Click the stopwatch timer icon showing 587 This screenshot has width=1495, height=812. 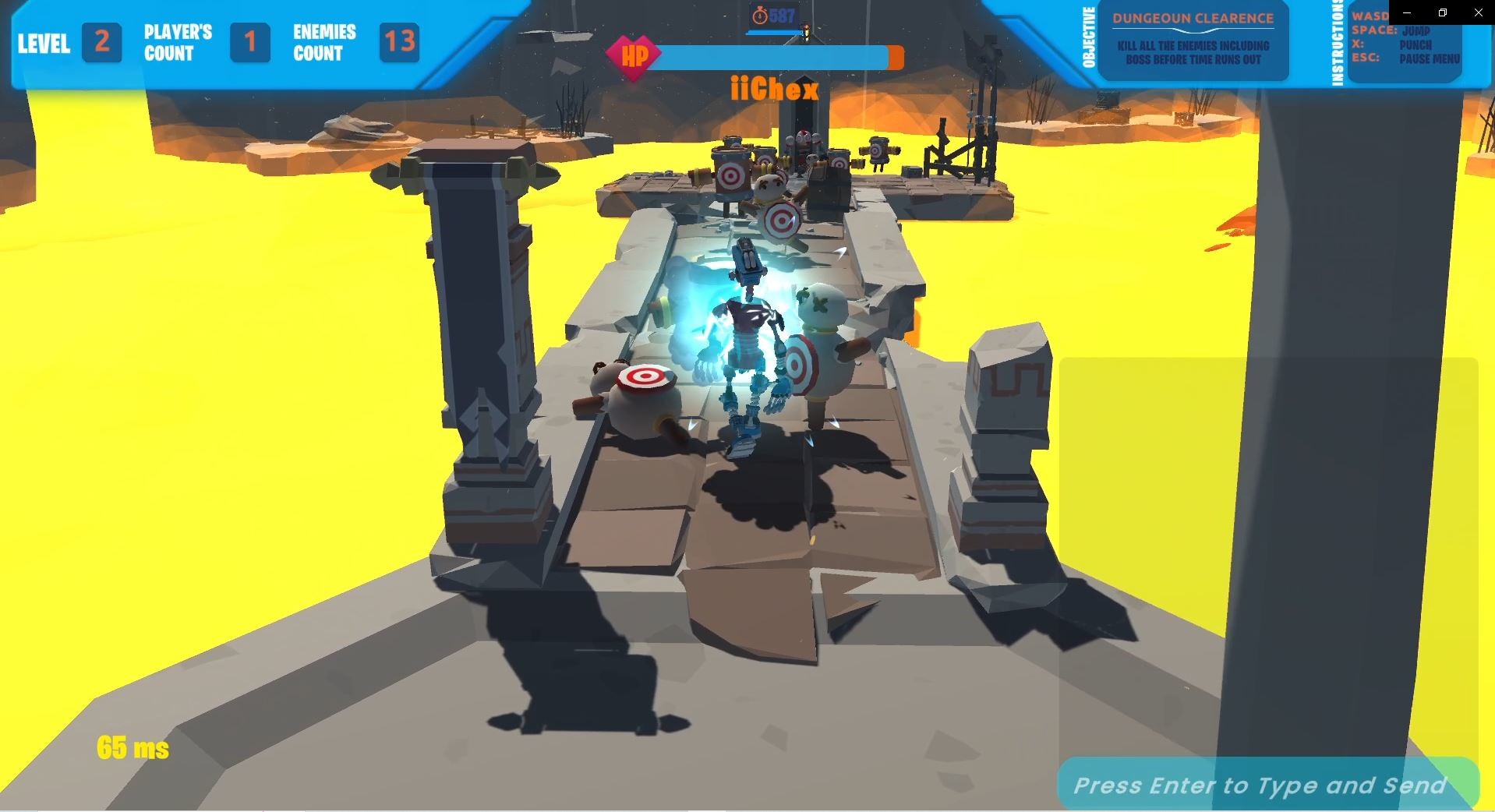(759, 13)
